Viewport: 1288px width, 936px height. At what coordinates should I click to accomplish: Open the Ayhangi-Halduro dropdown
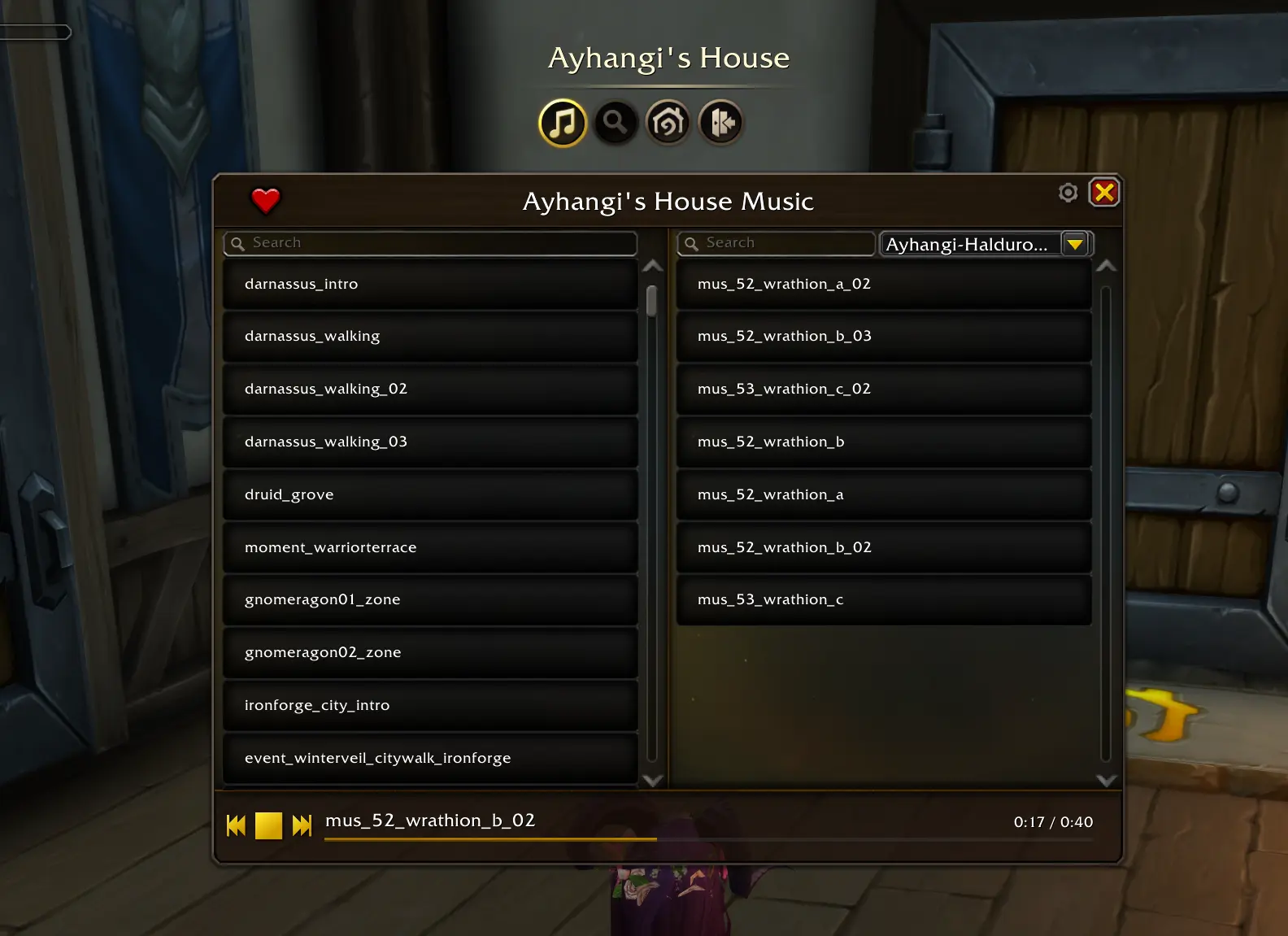click(x=1075, y=244)
